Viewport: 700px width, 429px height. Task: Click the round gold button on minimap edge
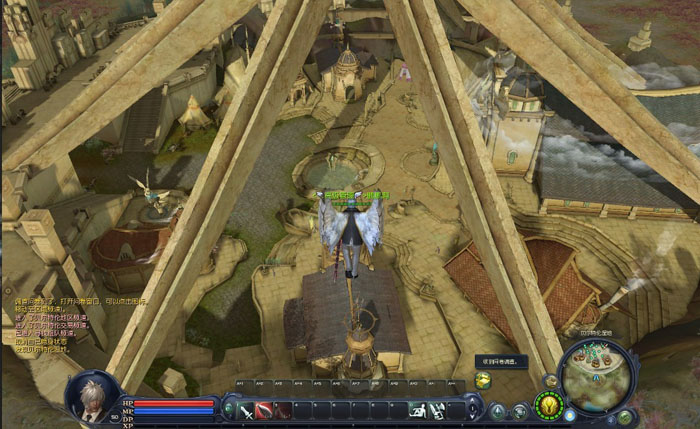[551, 380]
